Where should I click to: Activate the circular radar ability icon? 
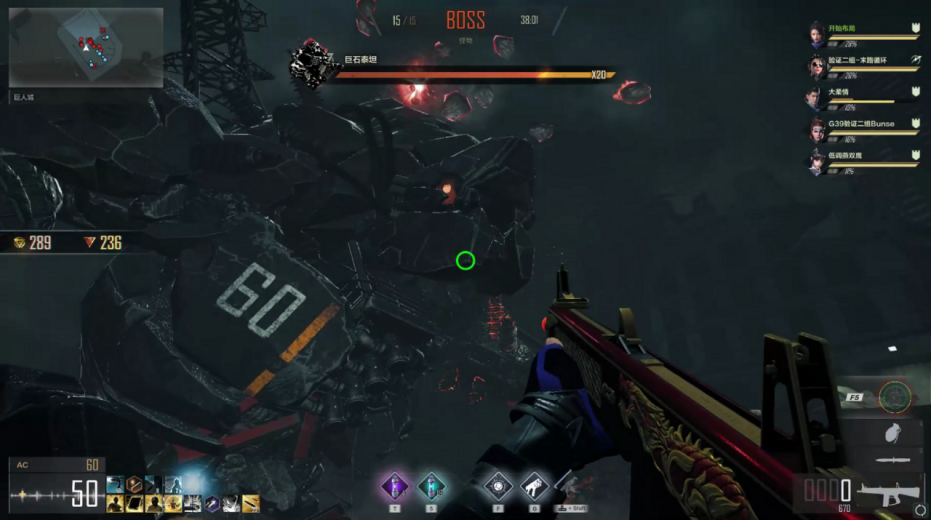coord(894,397)
